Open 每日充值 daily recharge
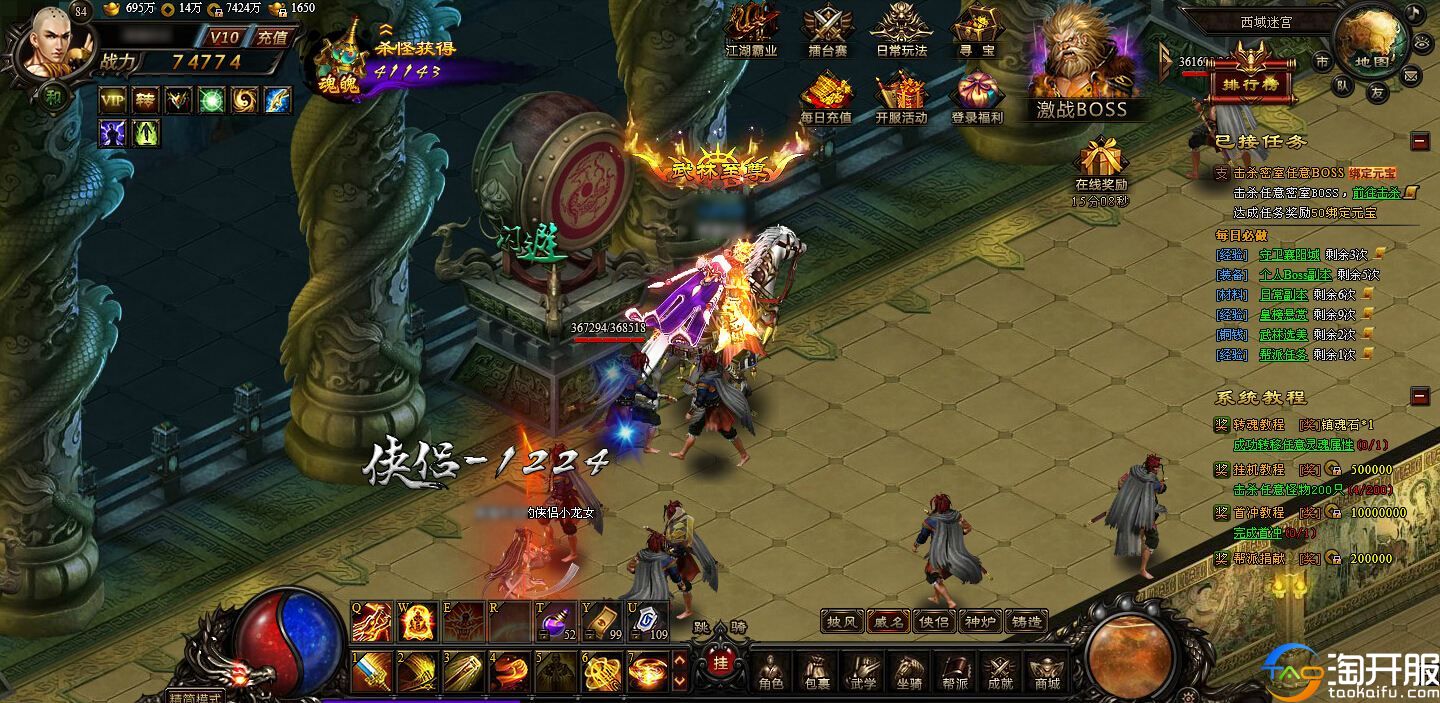1440x703 pixels. click(826, 97)
